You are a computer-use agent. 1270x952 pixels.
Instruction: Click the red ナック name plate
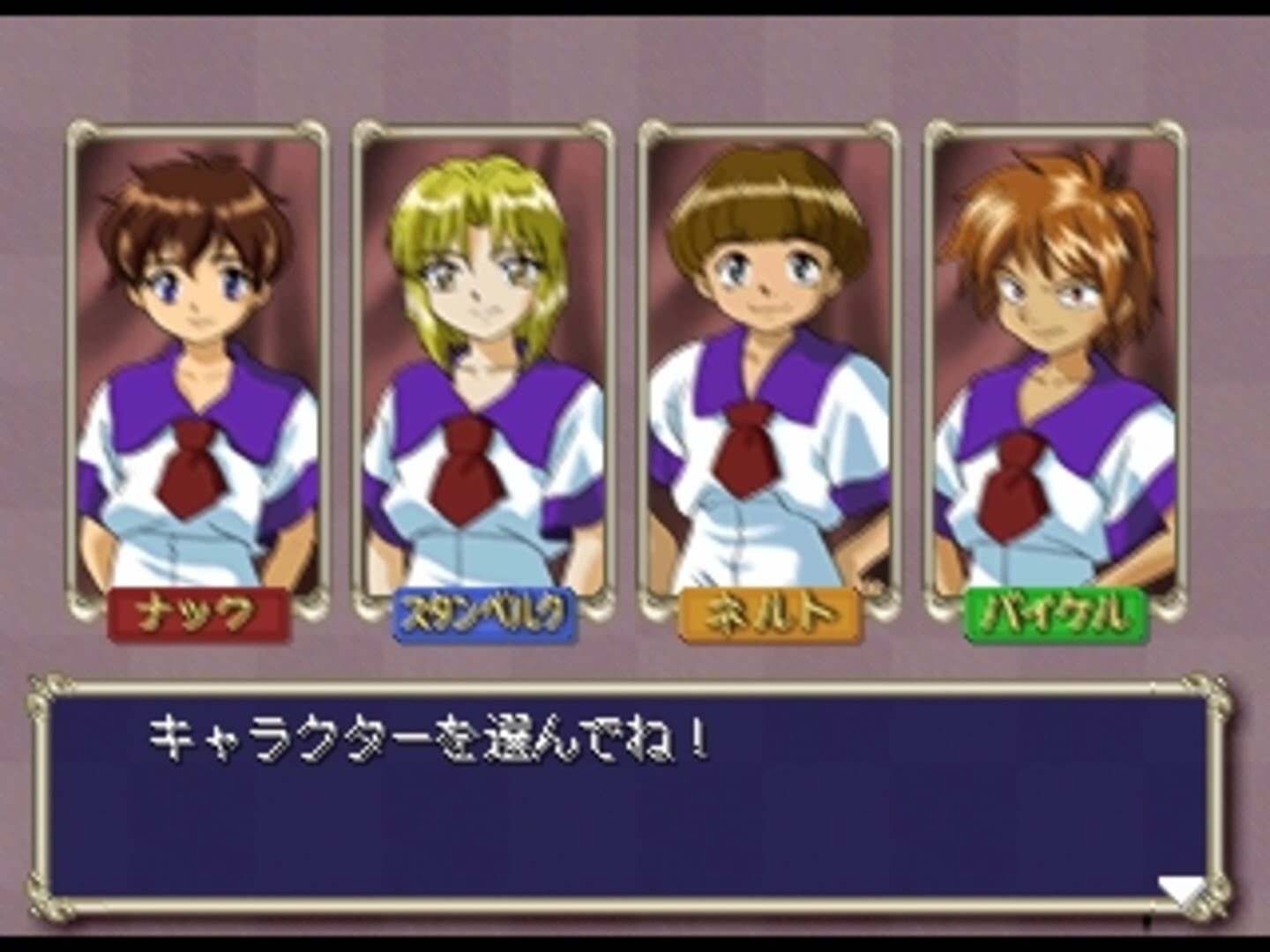[198, 614]
